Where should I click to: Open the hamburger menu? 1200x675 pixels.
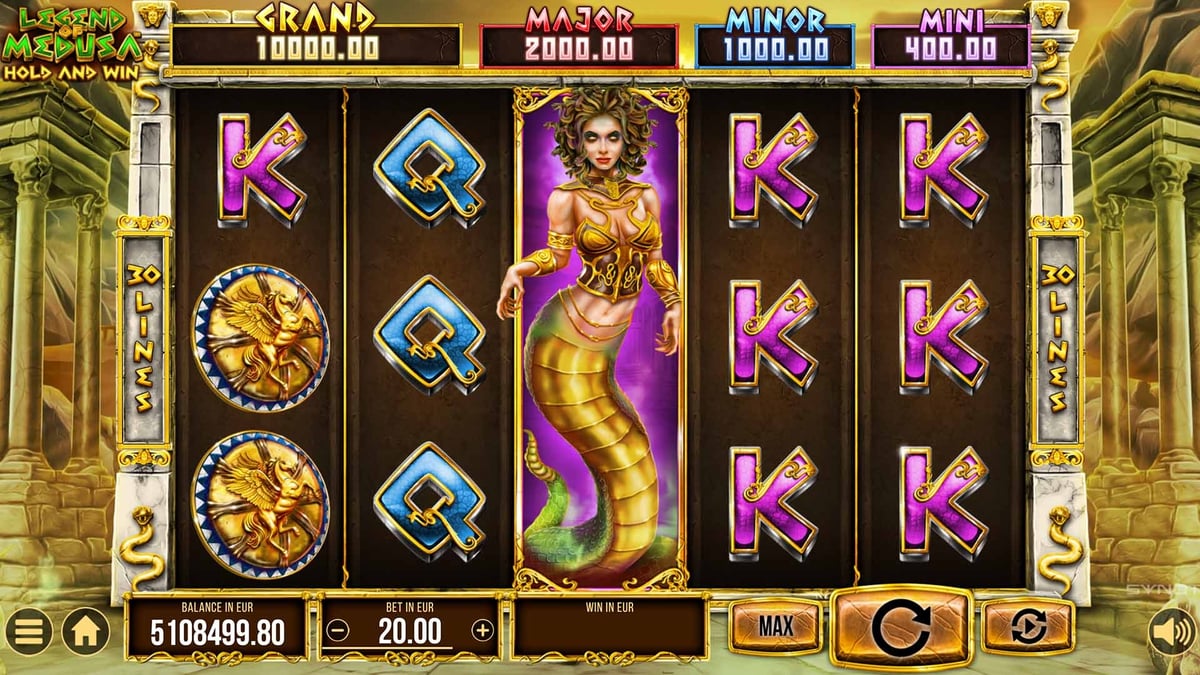[x=29, y=631]
